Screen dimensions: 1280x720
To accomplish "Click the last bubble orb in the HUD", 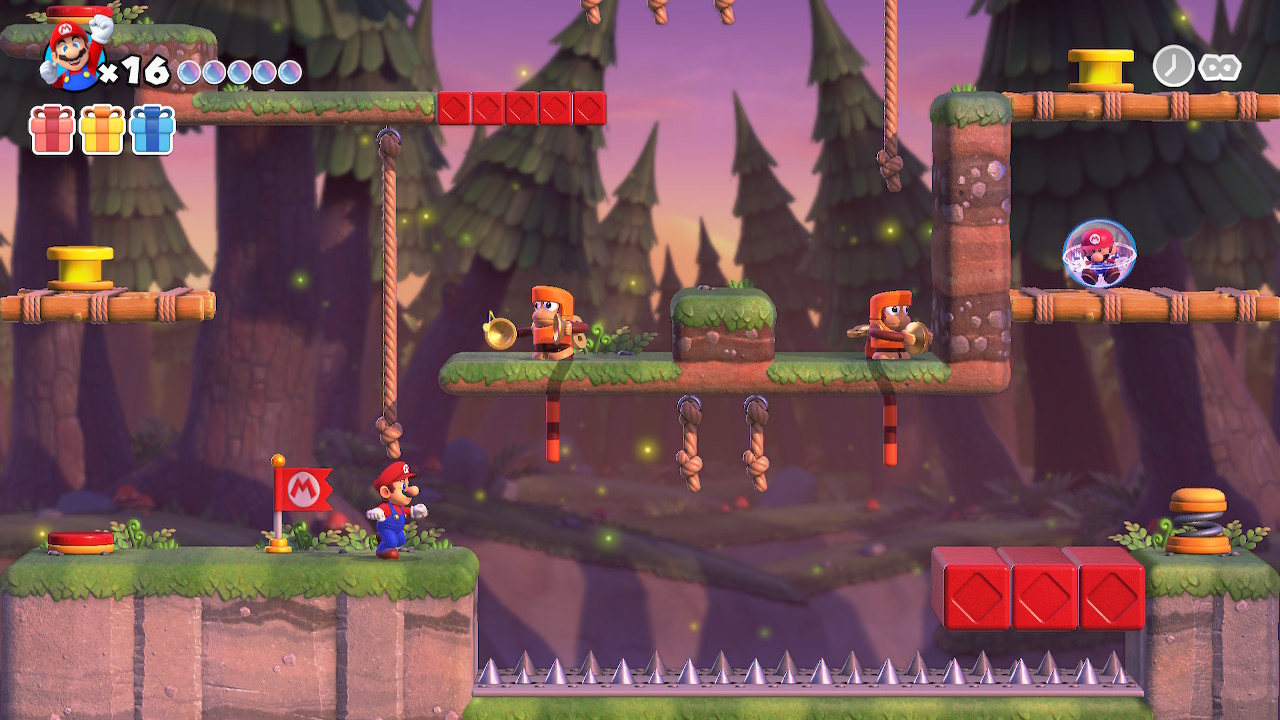I will [290, 70].
